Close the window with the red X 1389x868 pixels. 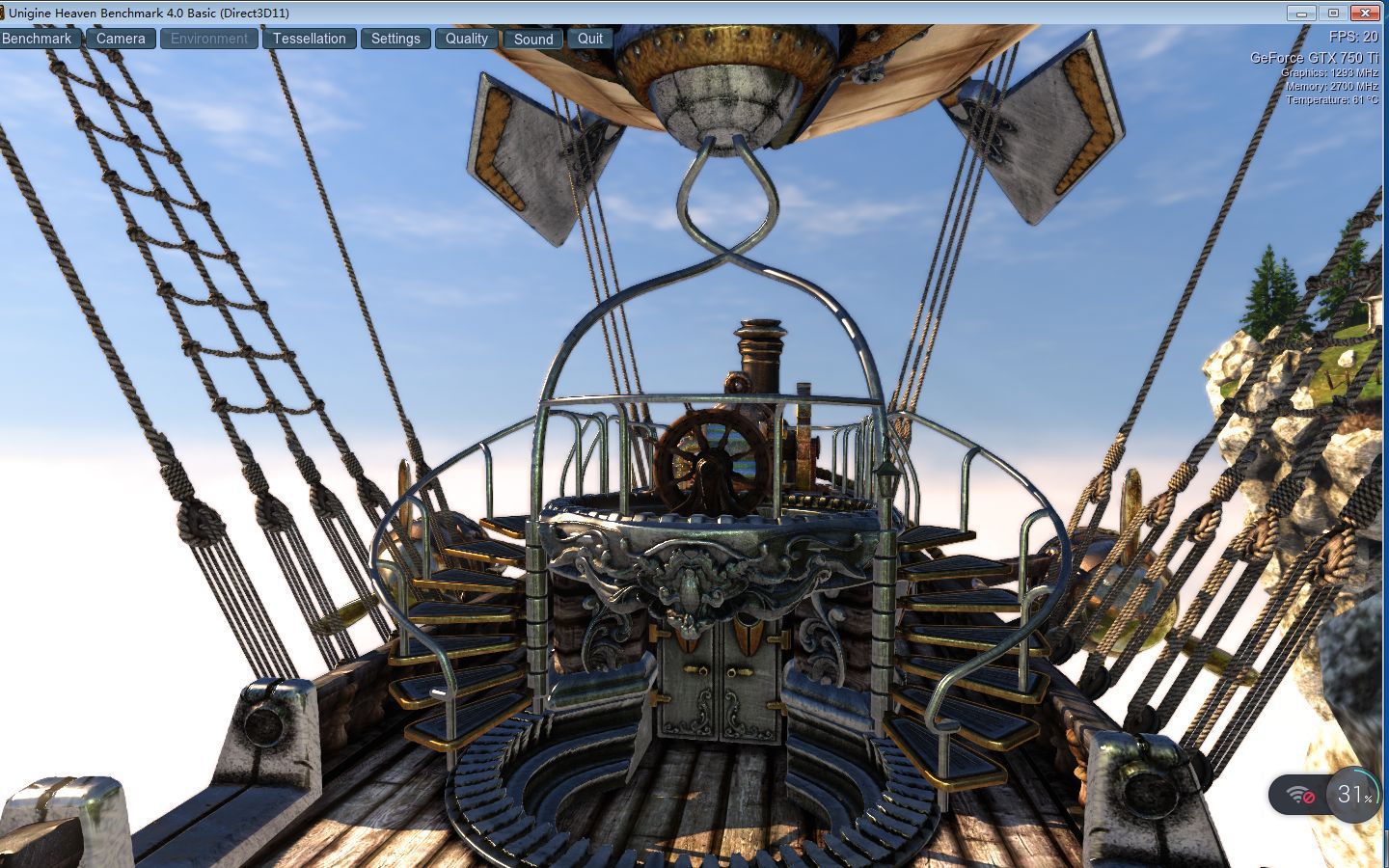(x=1365, y=13)
